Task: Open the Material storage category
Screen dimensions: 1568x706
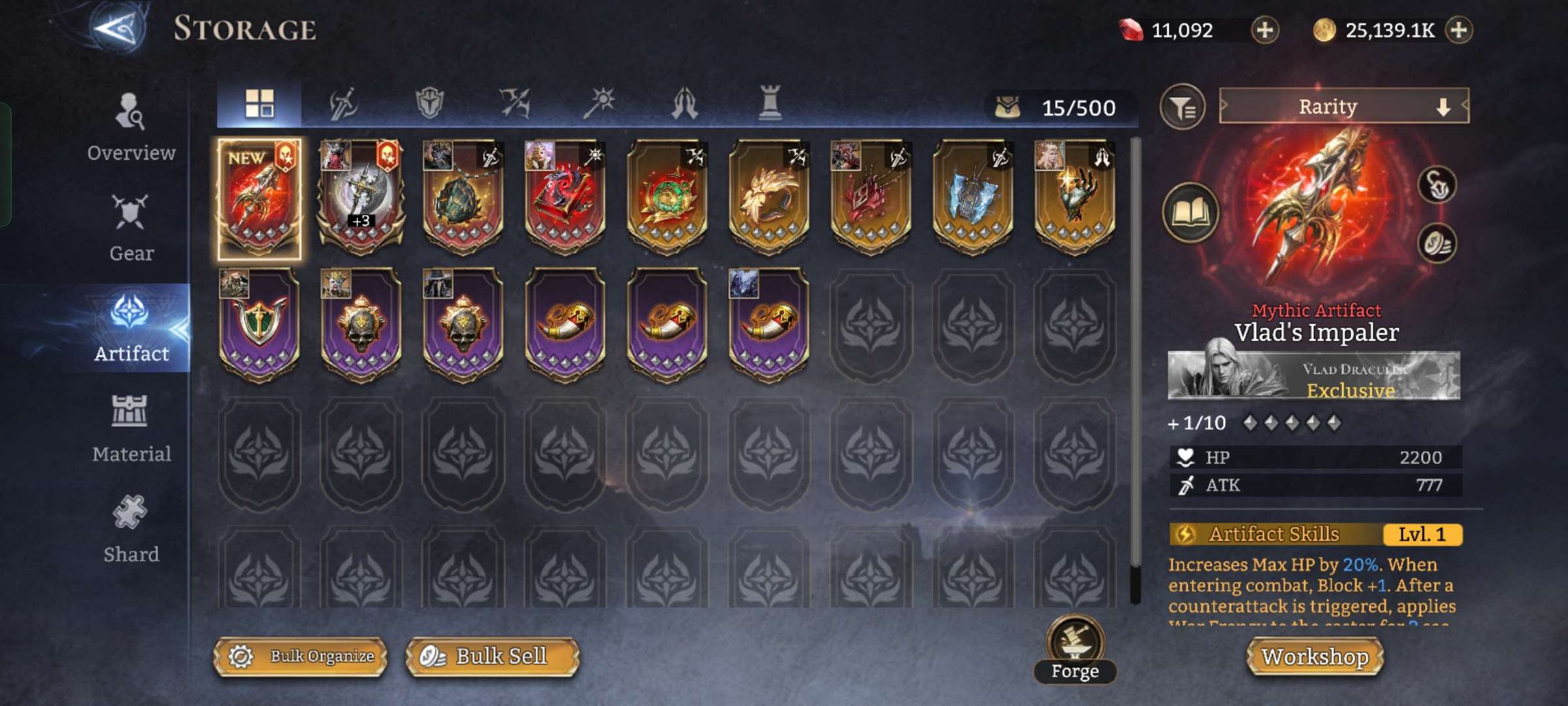Action: coord(131,429)
